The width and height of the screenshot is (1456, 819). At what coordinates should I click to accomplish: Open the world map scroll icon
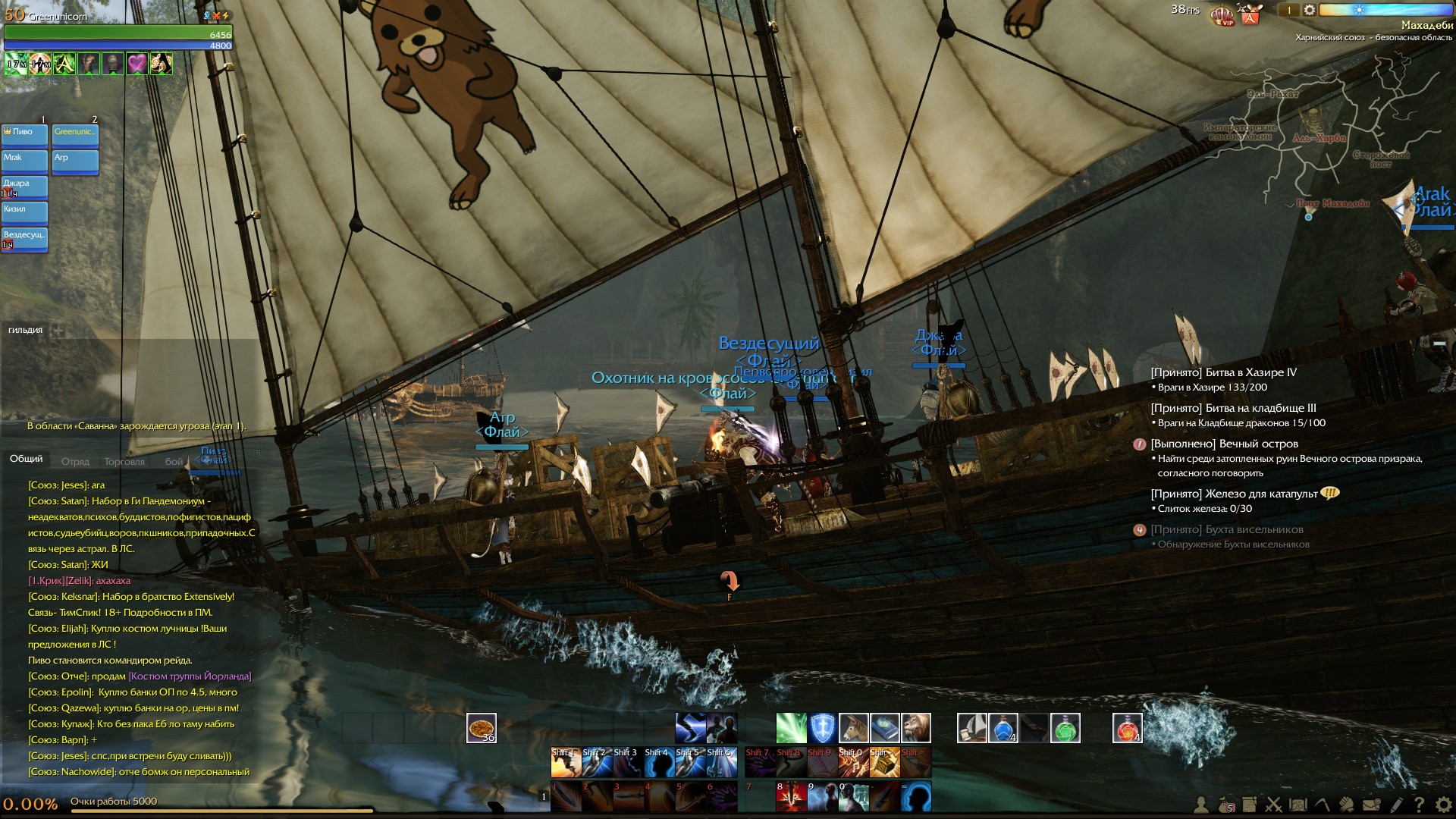(x=1298, y=805)
